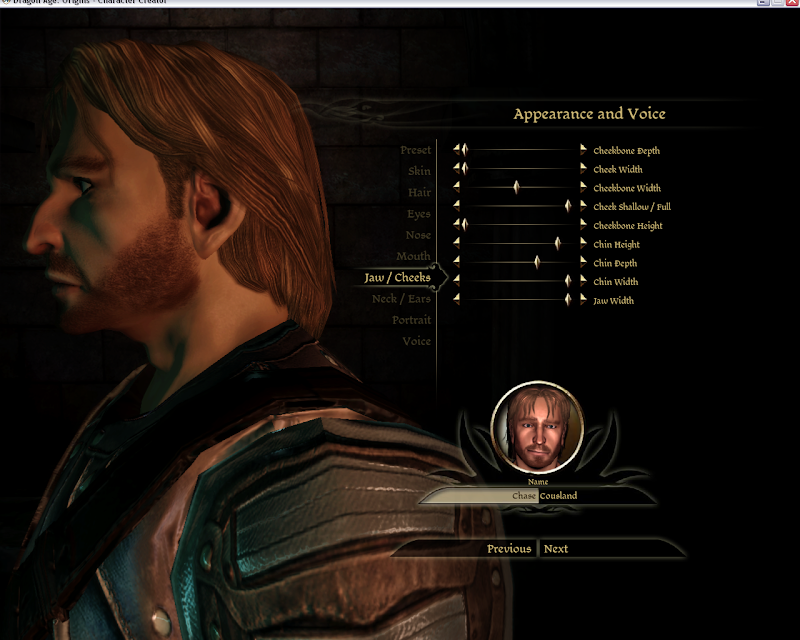
Task: Increase Cheek Width with right arrow
Action: [584, 169]
